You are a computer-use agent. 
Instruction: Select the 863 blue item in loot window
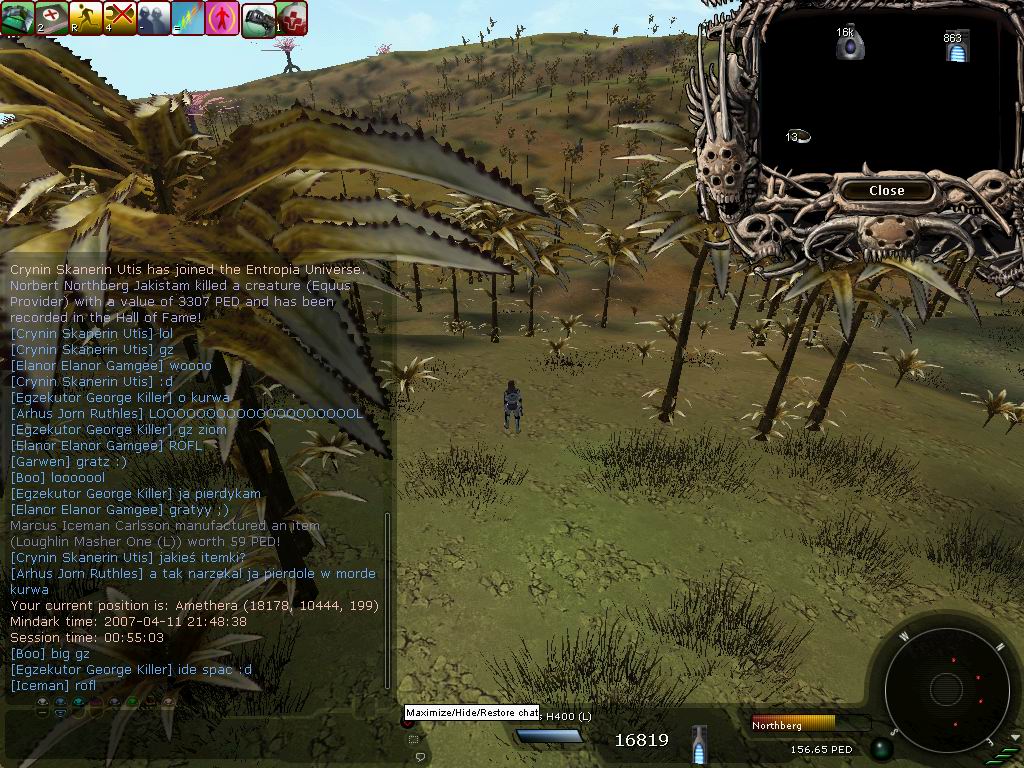[x=955, y=46]
